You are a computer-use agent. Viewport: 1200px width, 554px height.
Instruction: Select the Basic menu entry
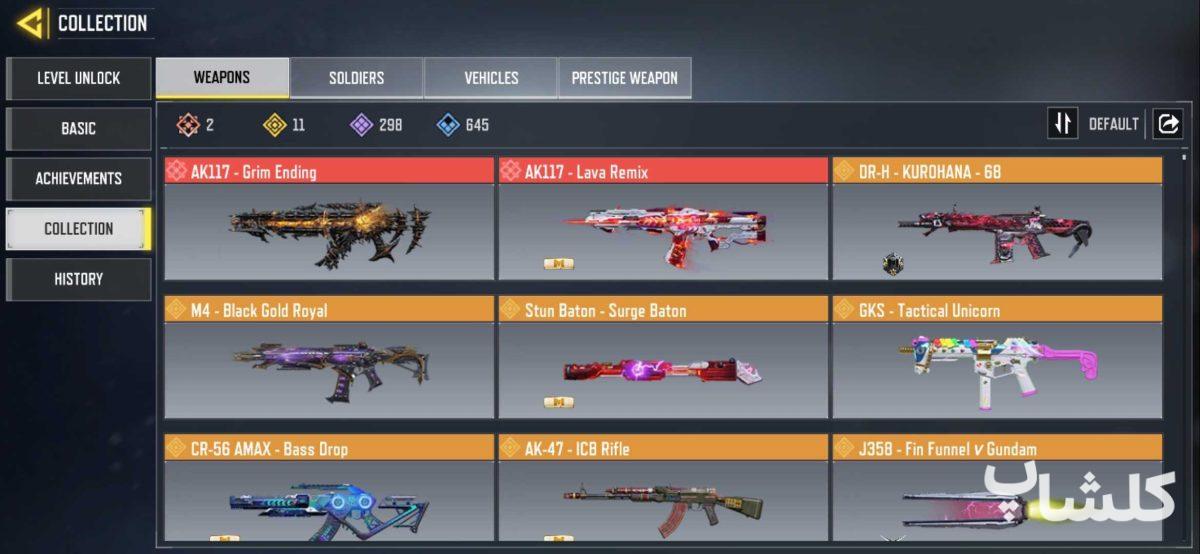78,128
